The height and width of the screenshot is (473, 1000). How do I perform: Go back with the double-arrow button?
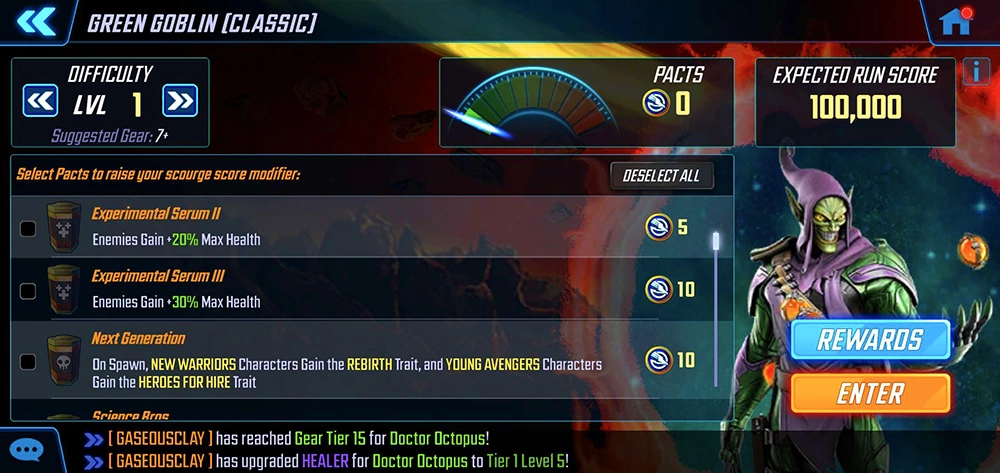point(33,21)
